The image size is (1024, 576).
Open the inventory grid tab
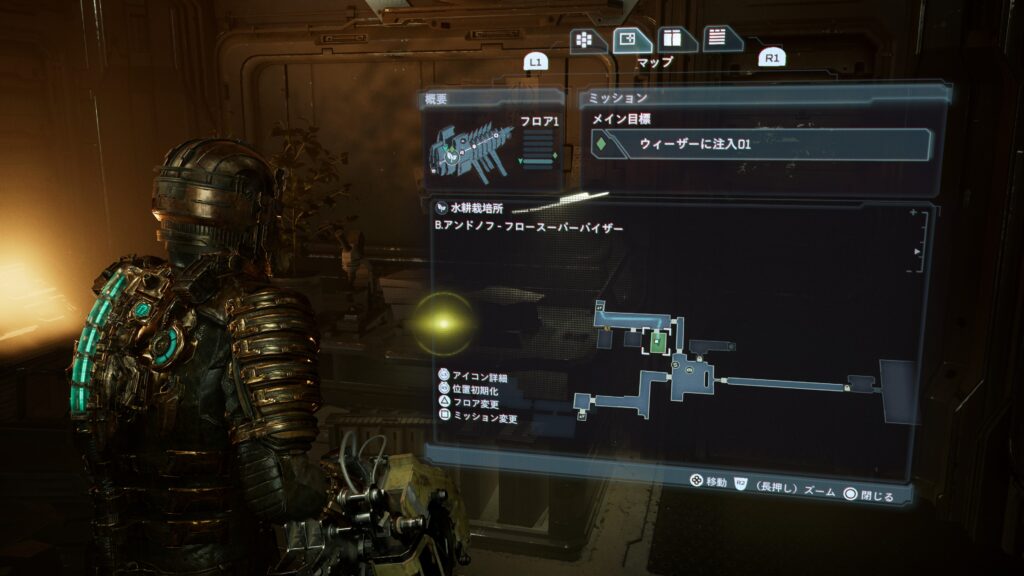pos(585,40)
